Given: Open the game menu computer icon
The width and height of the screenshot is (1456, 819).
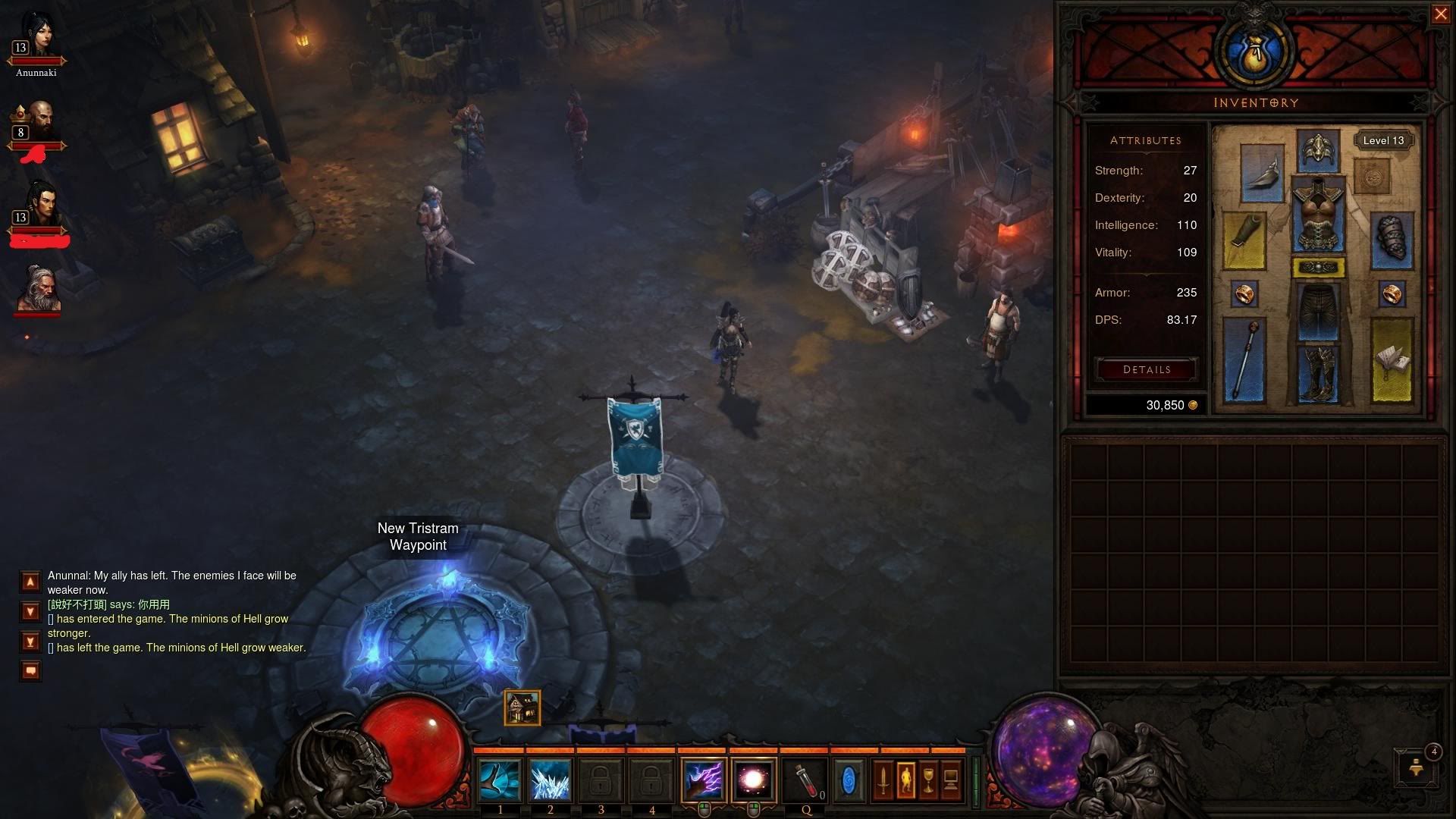Looking at the screenshot, I should click(x=950, y=780).
